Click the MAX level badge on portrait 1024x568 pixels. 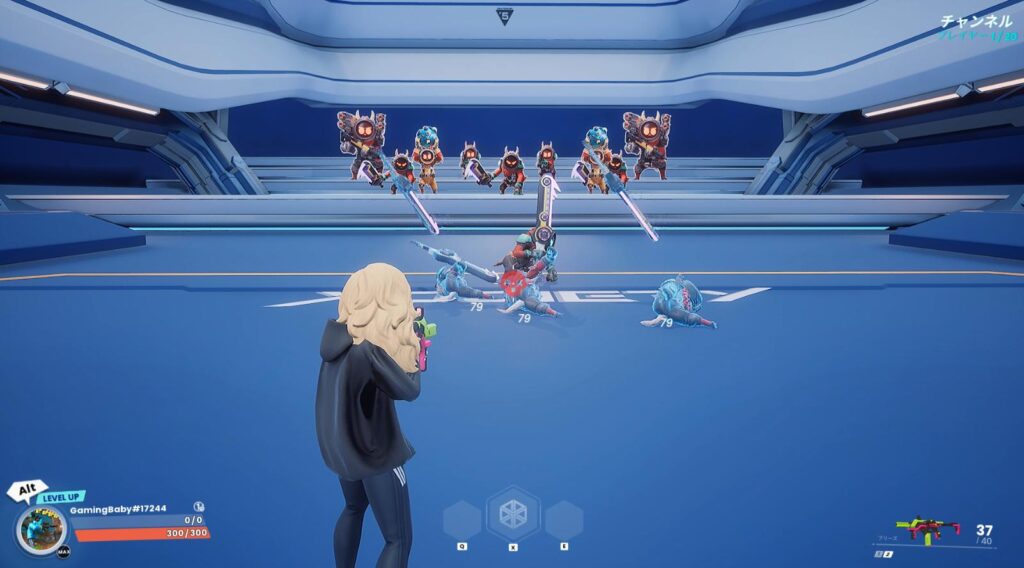click(x=63, y=551)
